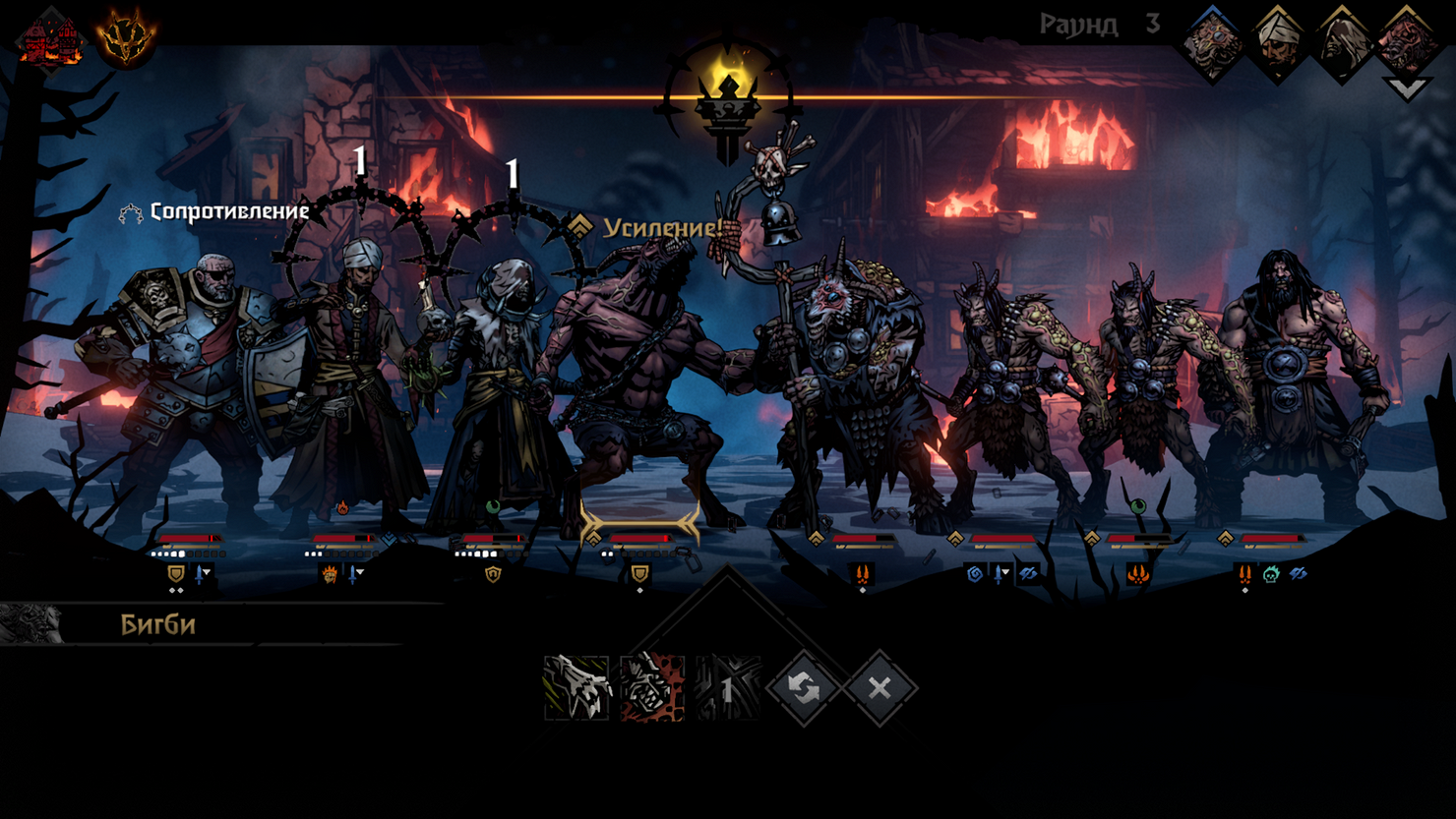This screenshot has width=1456, height=819.
Task: Select the hooded hero turn-order portrait
Action: tap(1342, 43)
